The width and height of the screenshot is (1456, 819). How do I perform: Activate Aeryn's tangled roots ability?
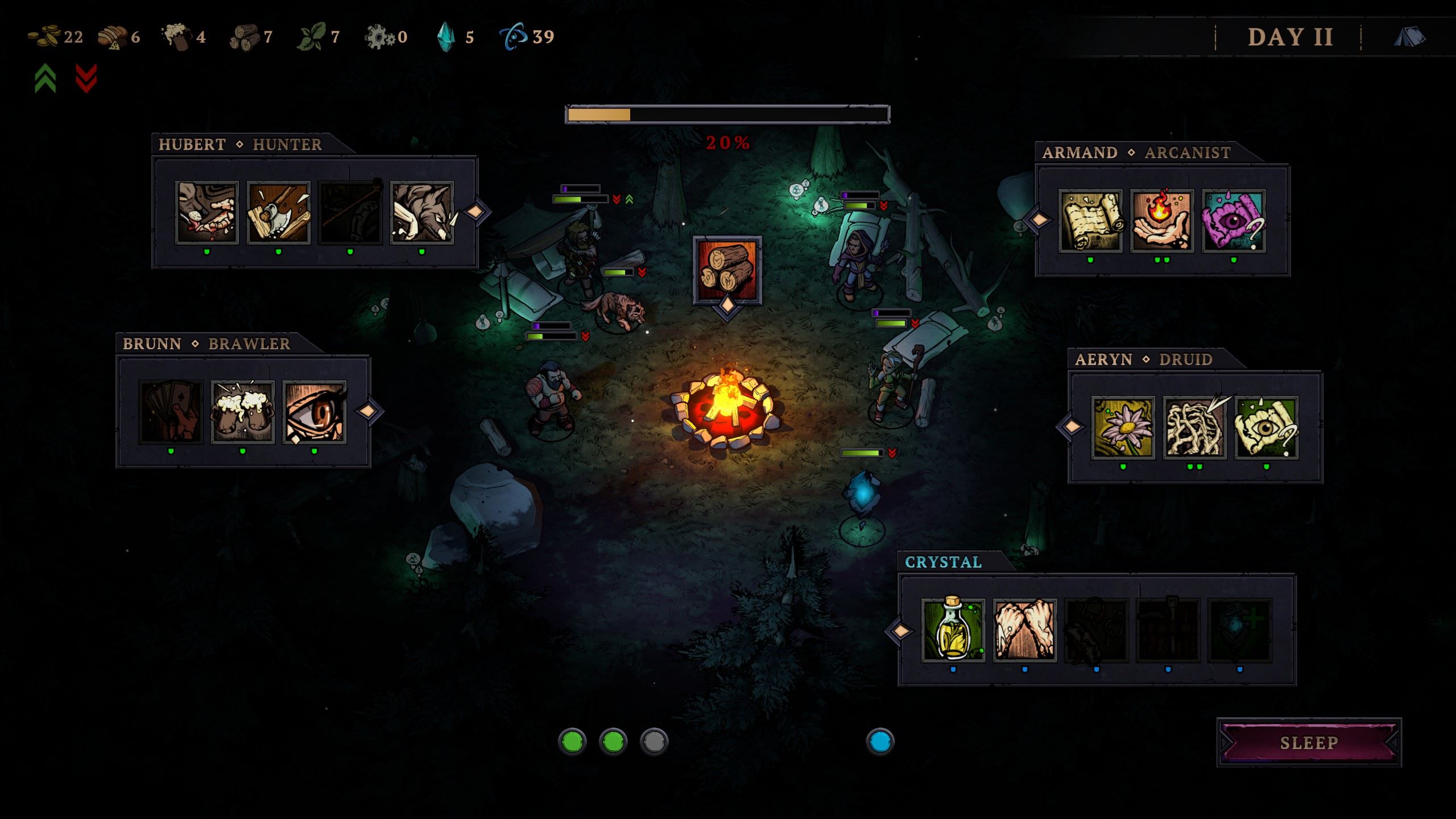[1195, 428]
